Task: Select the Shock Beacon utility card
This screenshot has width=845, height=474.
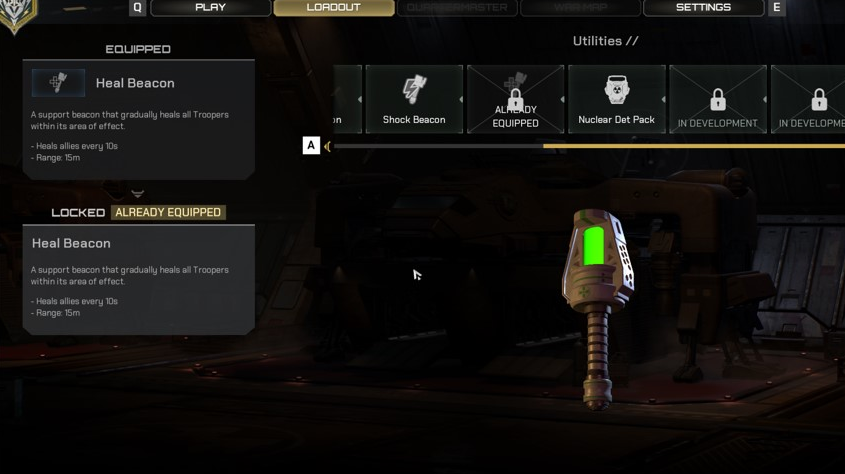Action: pyautogui.click(x=414, y=99)
